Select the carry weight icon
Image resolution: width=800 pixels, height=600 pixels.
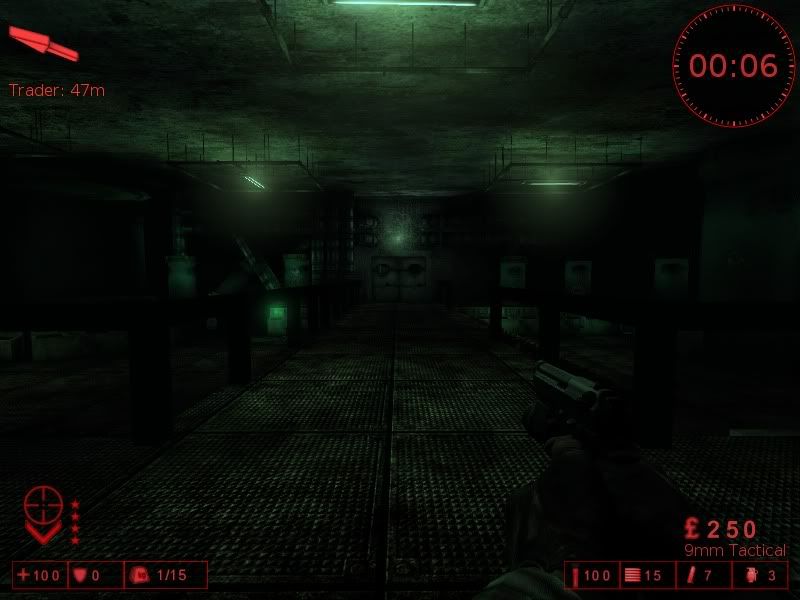point(140,575)
